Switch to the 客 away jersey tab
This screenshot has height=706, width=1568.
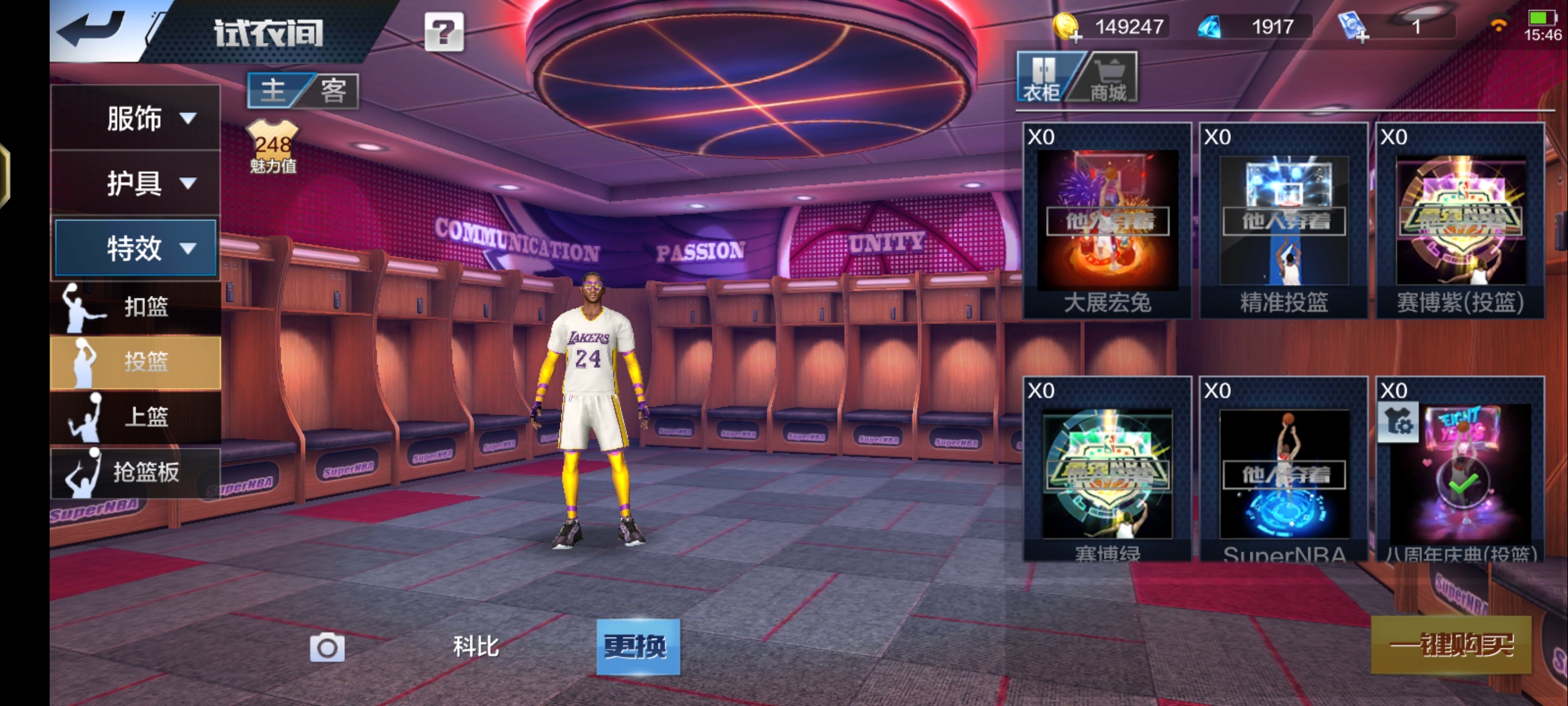pyautogui.click(x=333, y=90)
